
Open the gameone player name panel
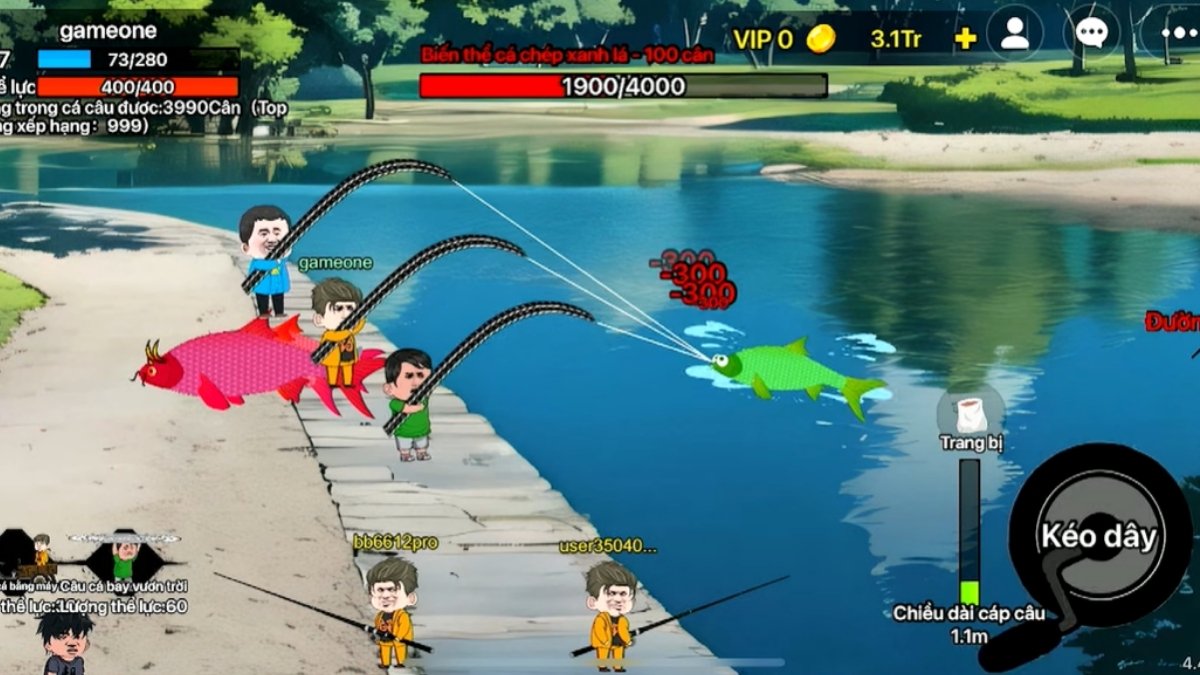click(108, 31)
